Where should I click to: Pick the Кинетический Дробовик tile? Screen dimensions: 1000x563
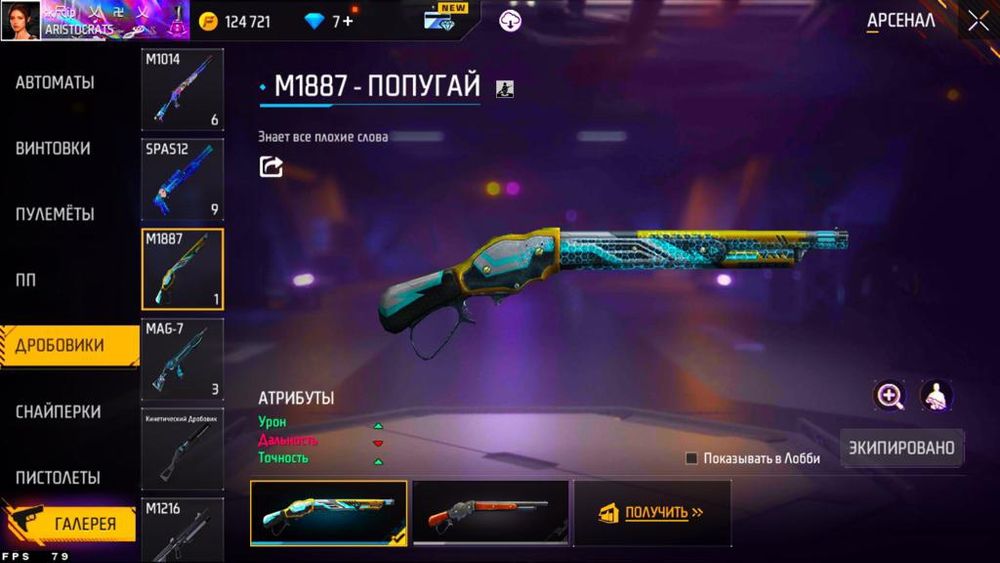[182, 449]
